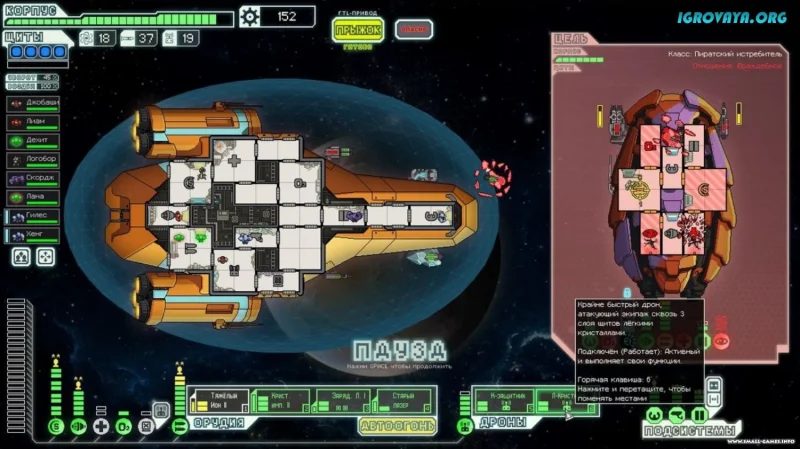800x449 pixels.
Task: Click the shields system power icon
Action: pyautogui.click(x=55, y=427)
